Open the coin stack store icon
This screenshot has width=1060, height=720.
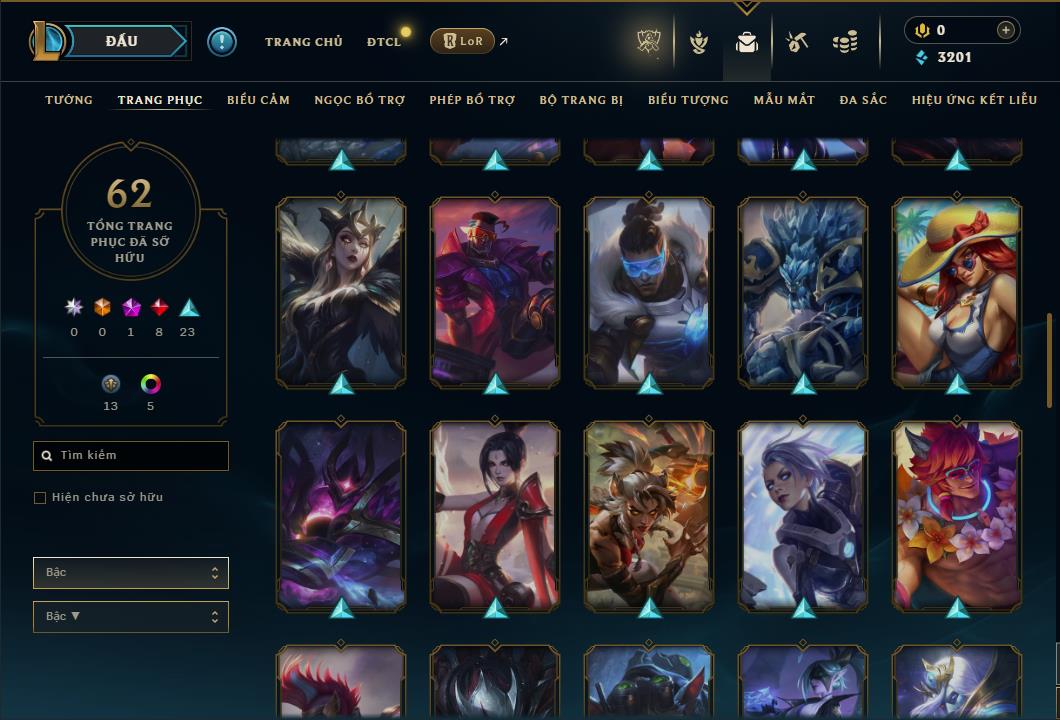(x=845, y=42)
